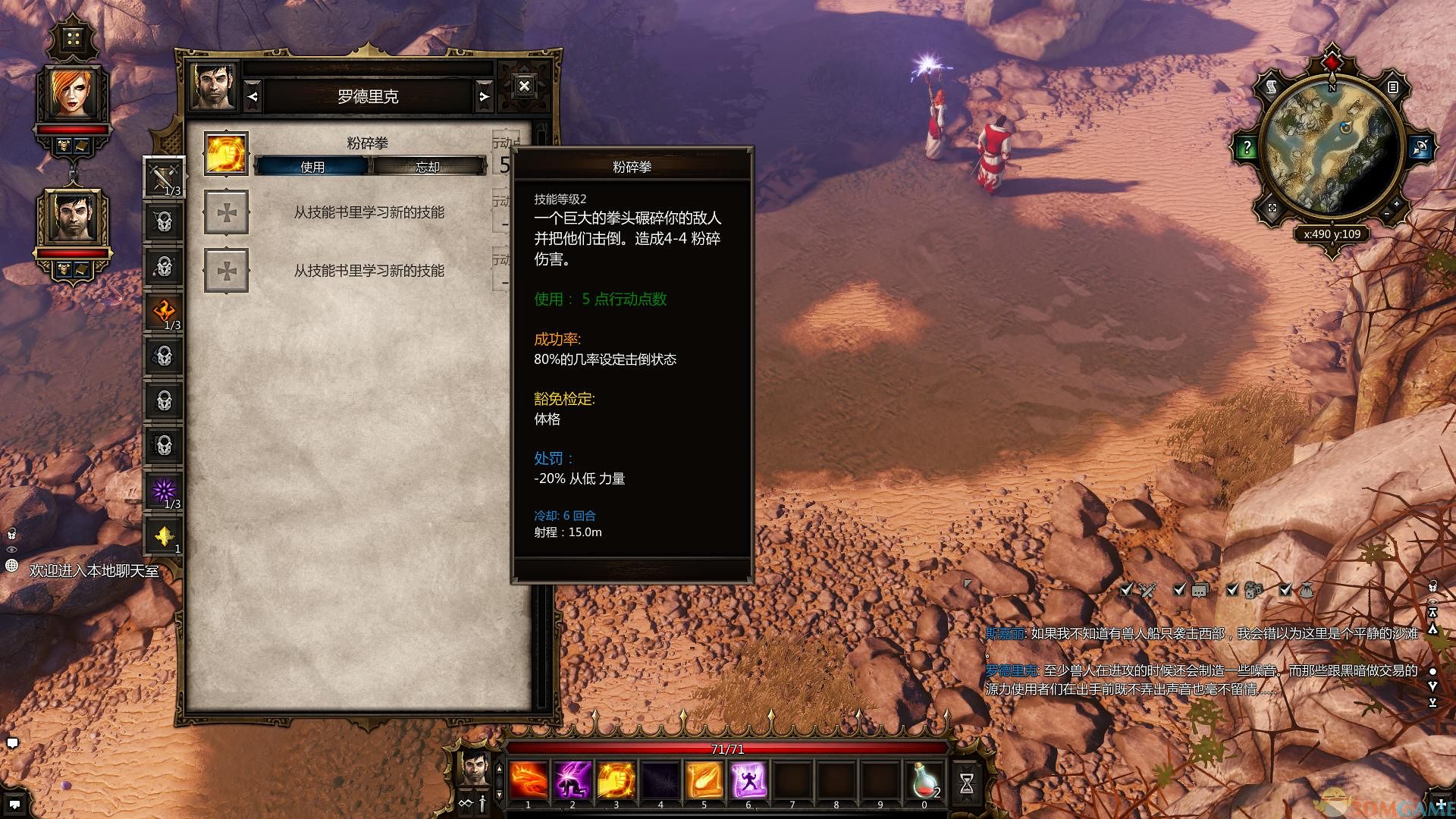Click the 忘却 button to forget the skill
Viewport: 1456px width, 819px height.
pyautogui.click(x=428, y=166)
